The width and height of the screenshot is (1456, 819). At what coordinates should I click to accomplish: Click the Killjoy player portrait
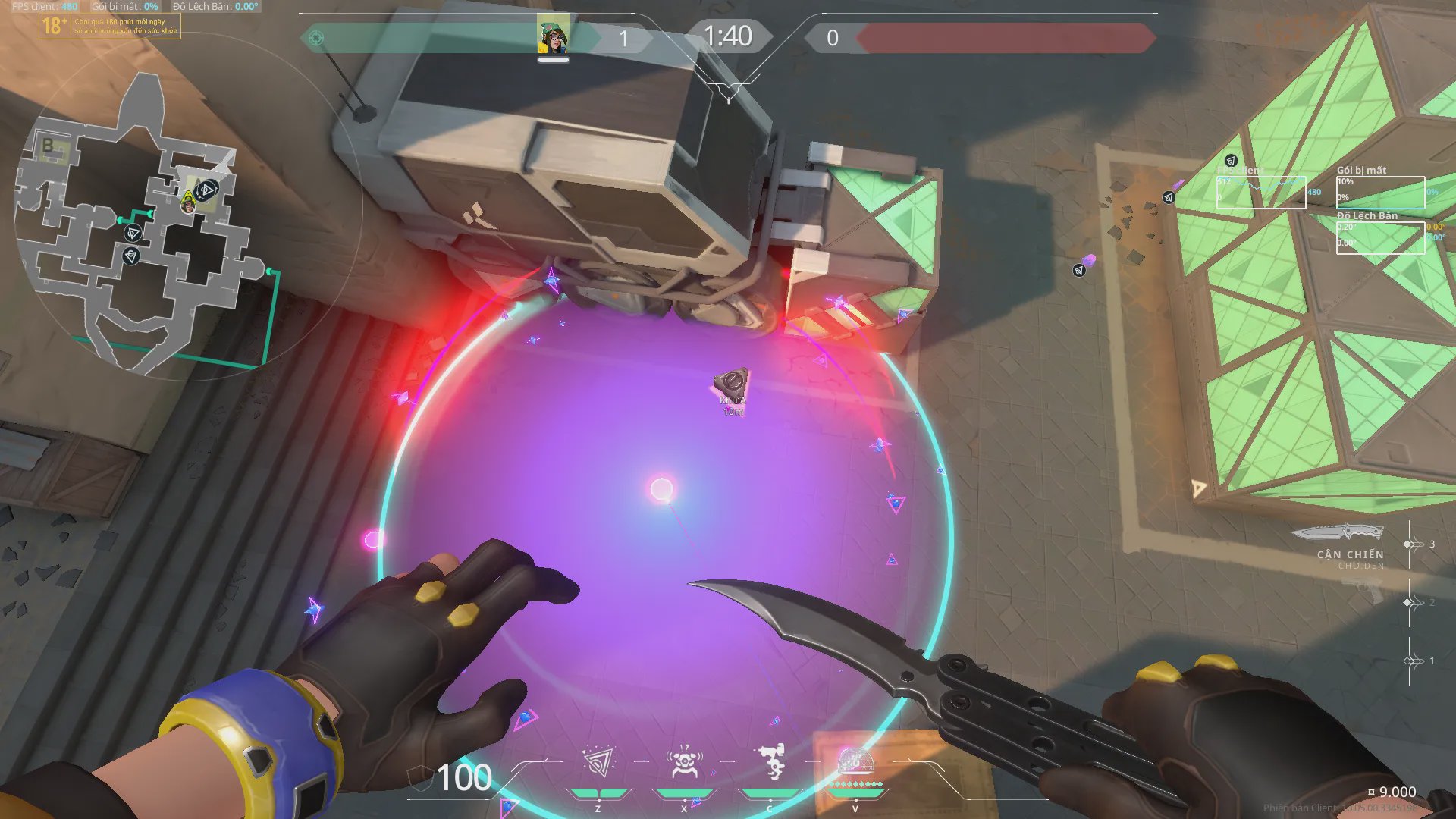554,35
